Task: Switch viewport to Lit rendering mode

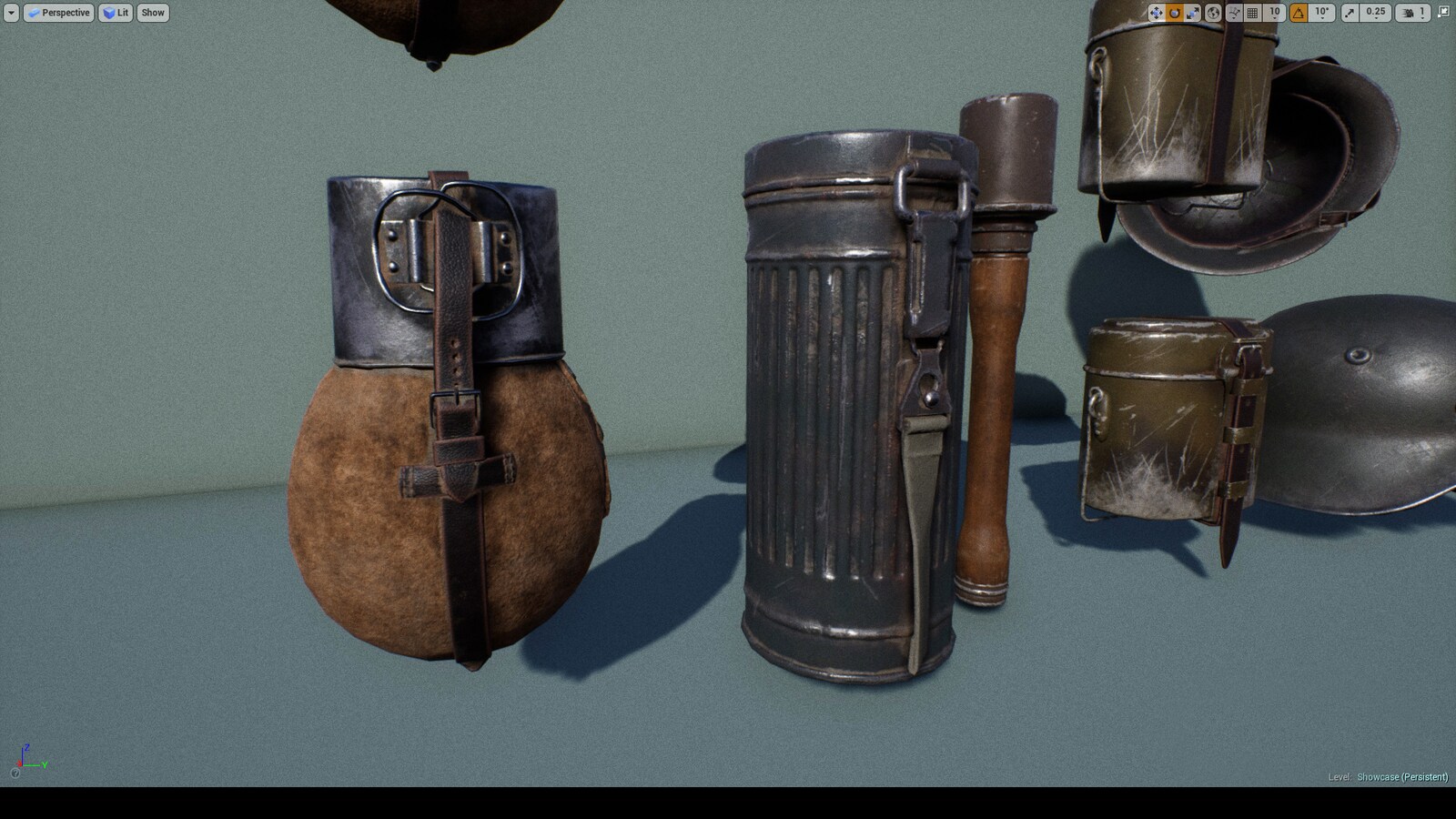Action: tap(115, 12)
